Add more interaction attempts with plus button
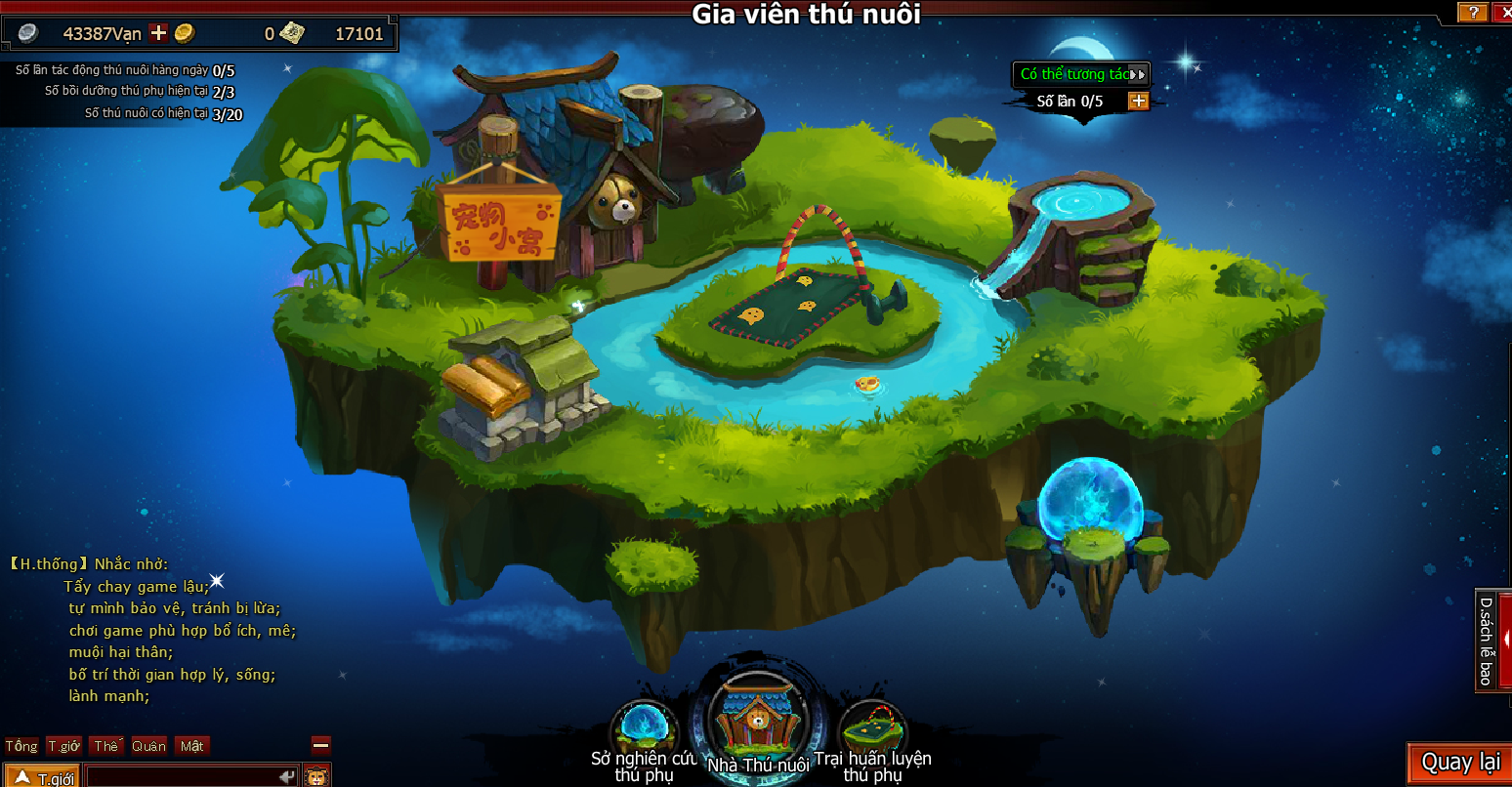 (1138, 101)
